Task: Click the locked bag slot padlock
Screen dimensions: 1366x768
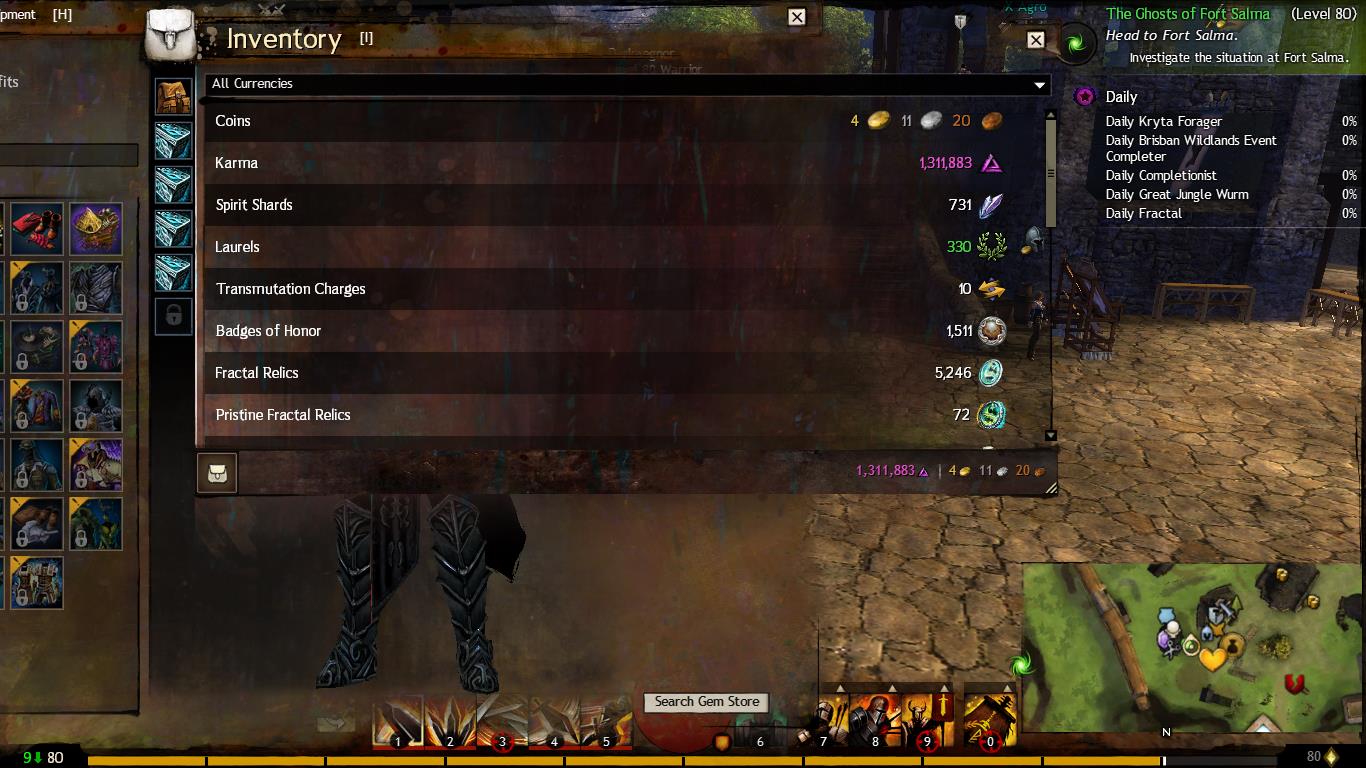Action: coord(174,316)
